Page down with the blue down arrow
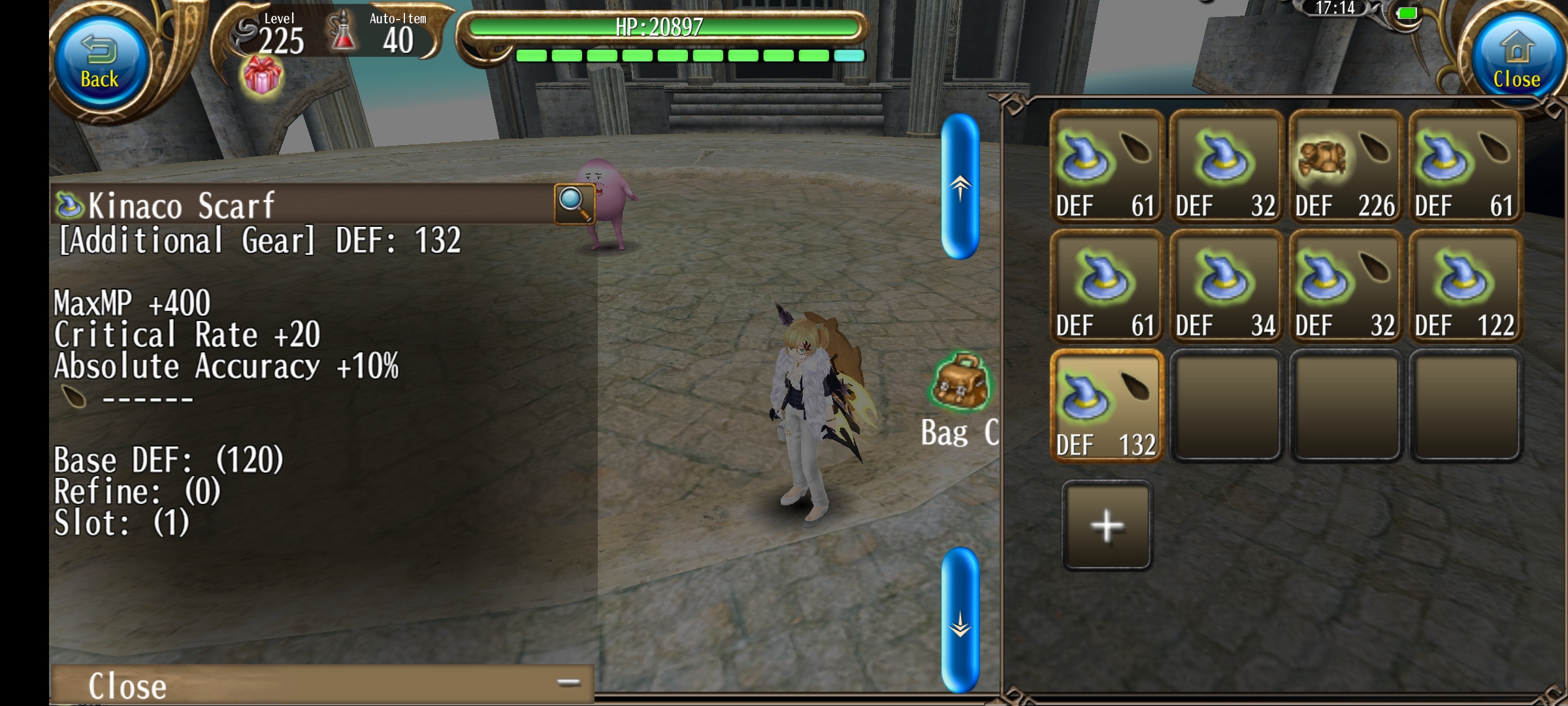This screenshot has height=706, width=1568. pos(960,621)
